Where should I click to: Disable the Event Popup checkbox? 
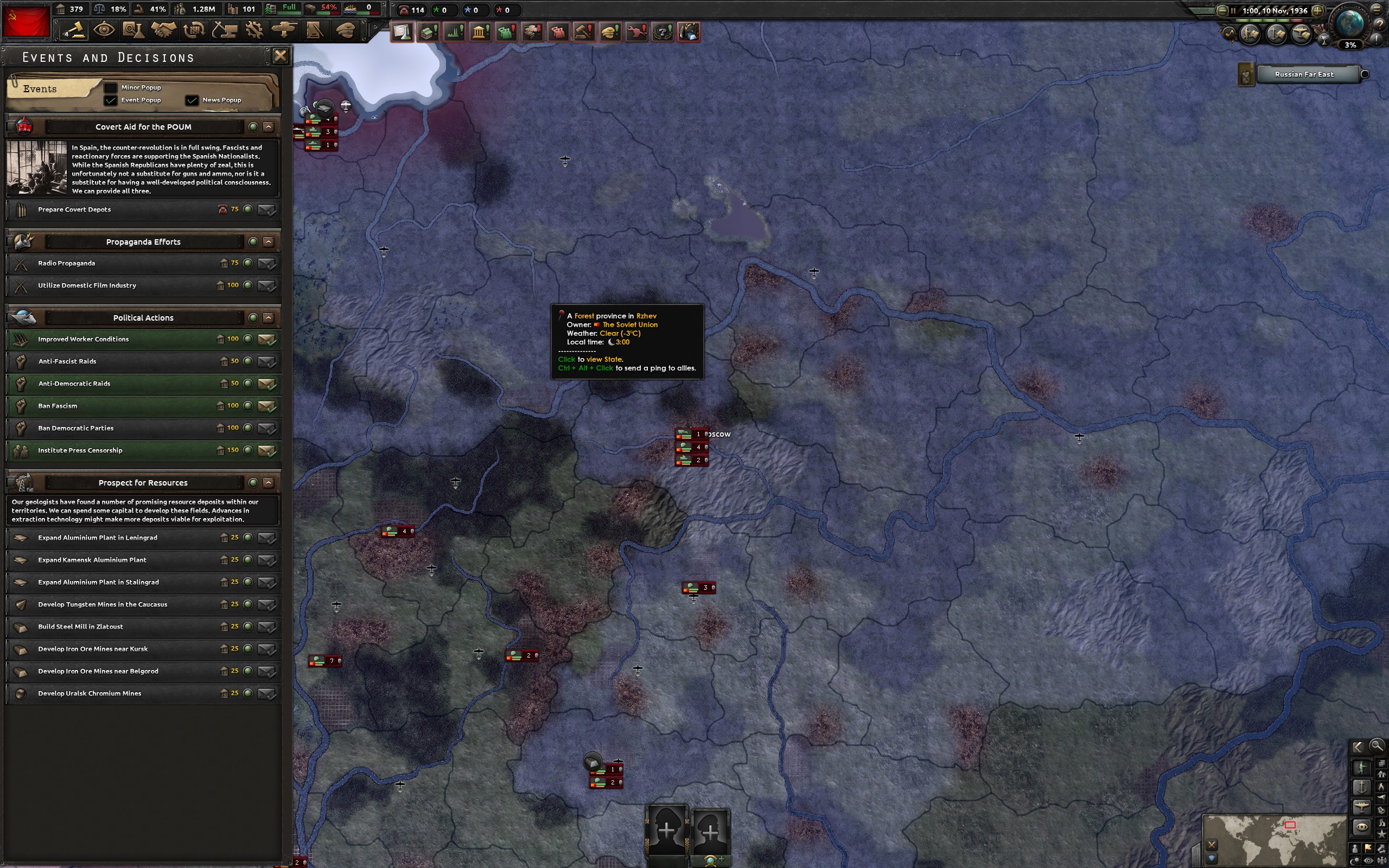point(111,100)
